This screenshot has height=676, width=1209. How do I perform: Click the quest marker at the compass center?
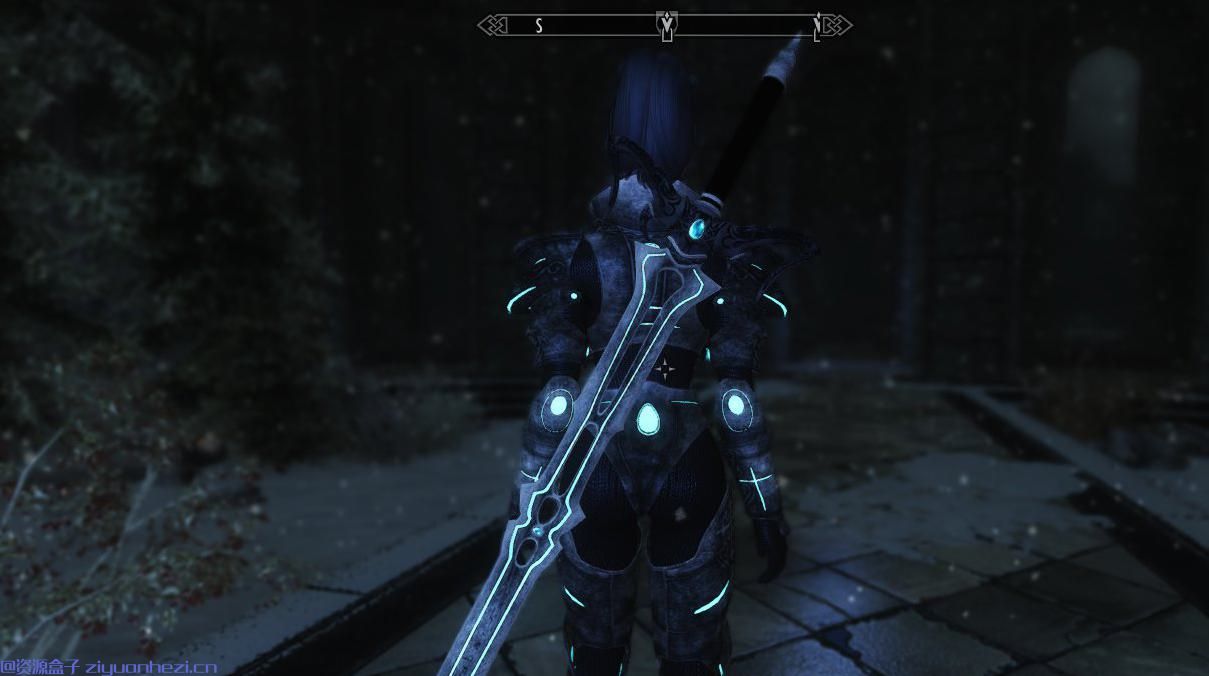pyautogui.click(x=666, y=24)
